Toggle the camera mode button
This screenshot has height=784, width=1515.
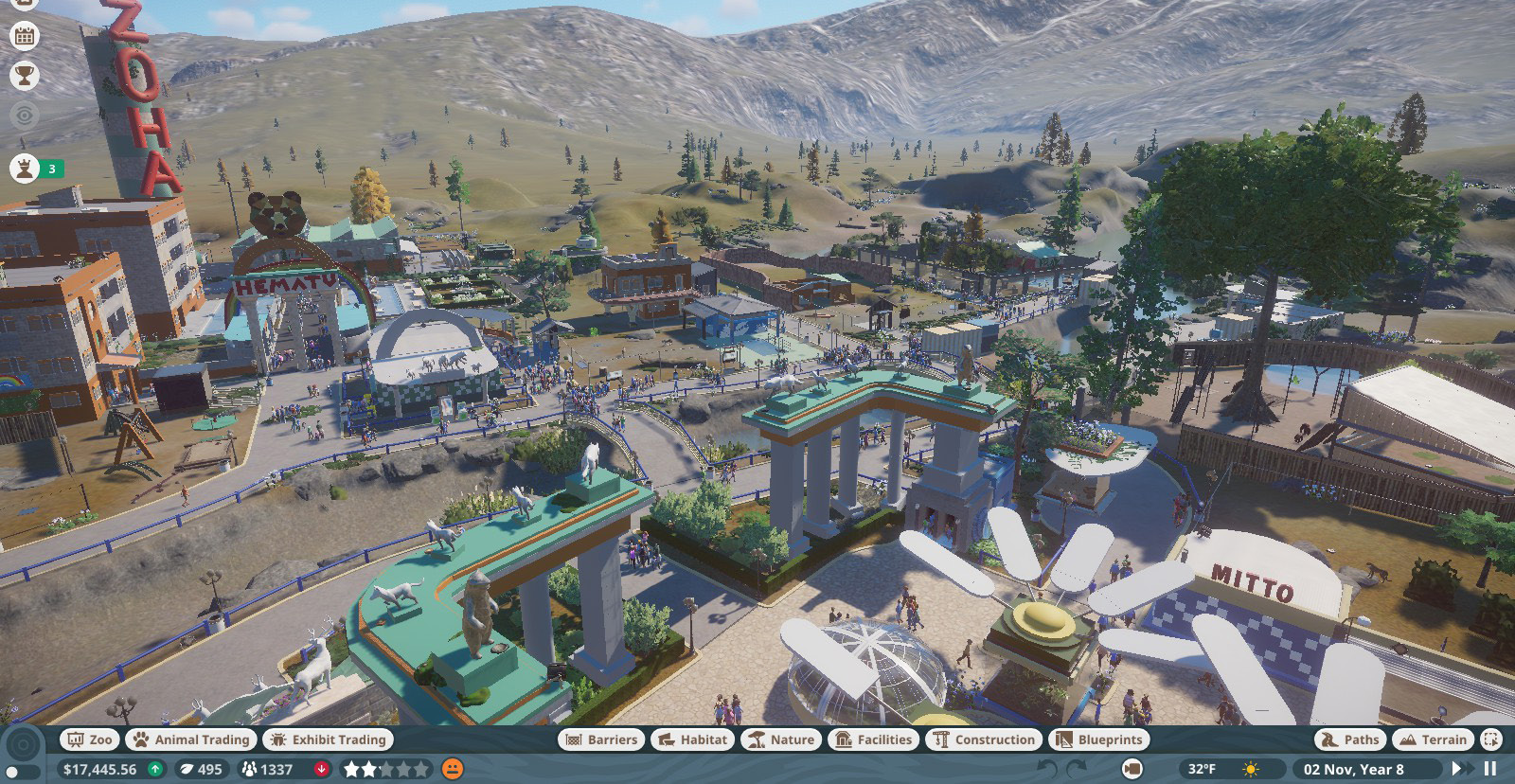pyautogui.click(x=1131, y=769)
